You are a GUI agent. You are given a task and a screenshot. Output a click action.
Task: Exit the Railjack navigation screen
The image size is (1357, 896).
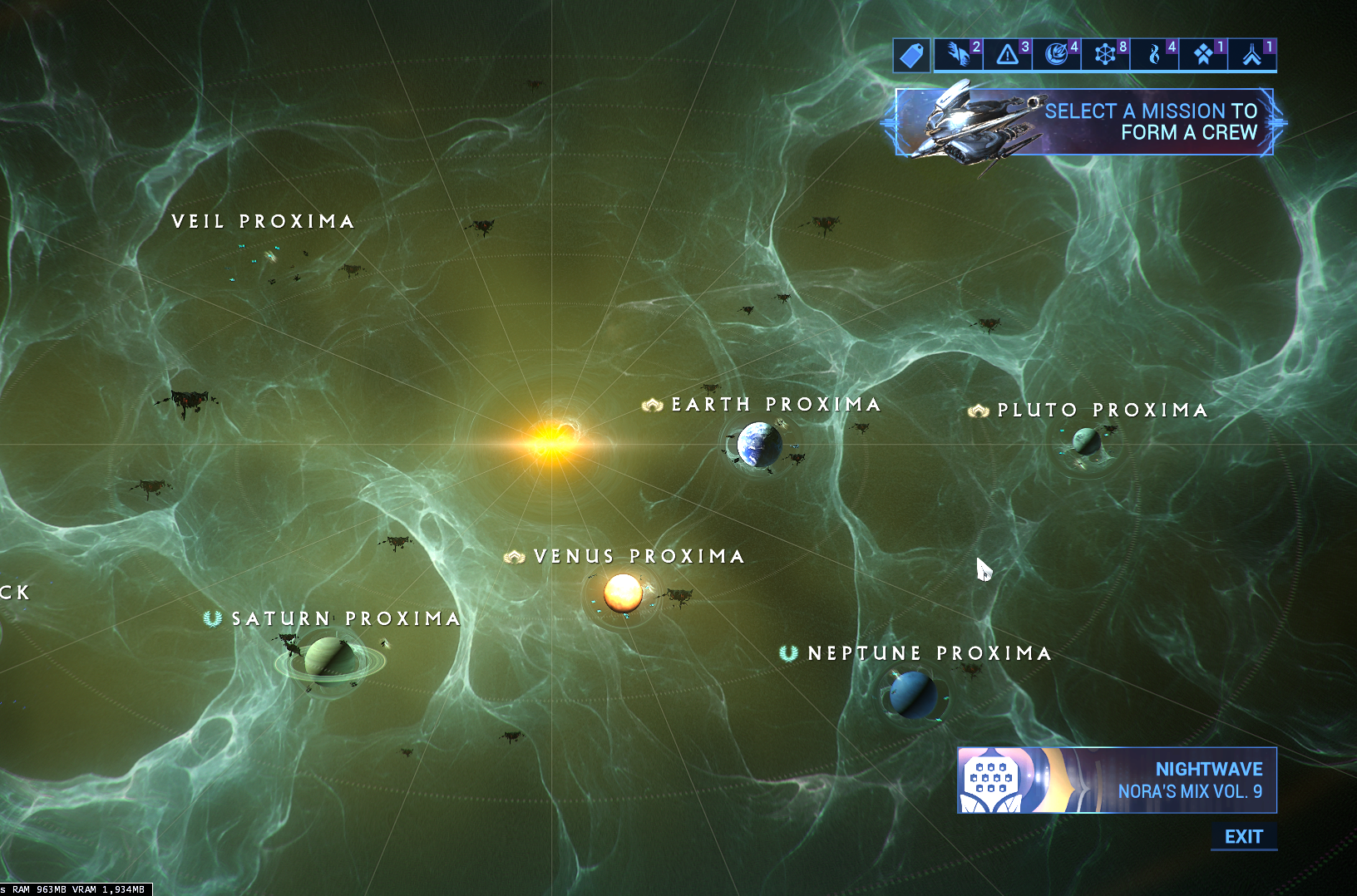pyautogui.click(x=1243, y=837)
